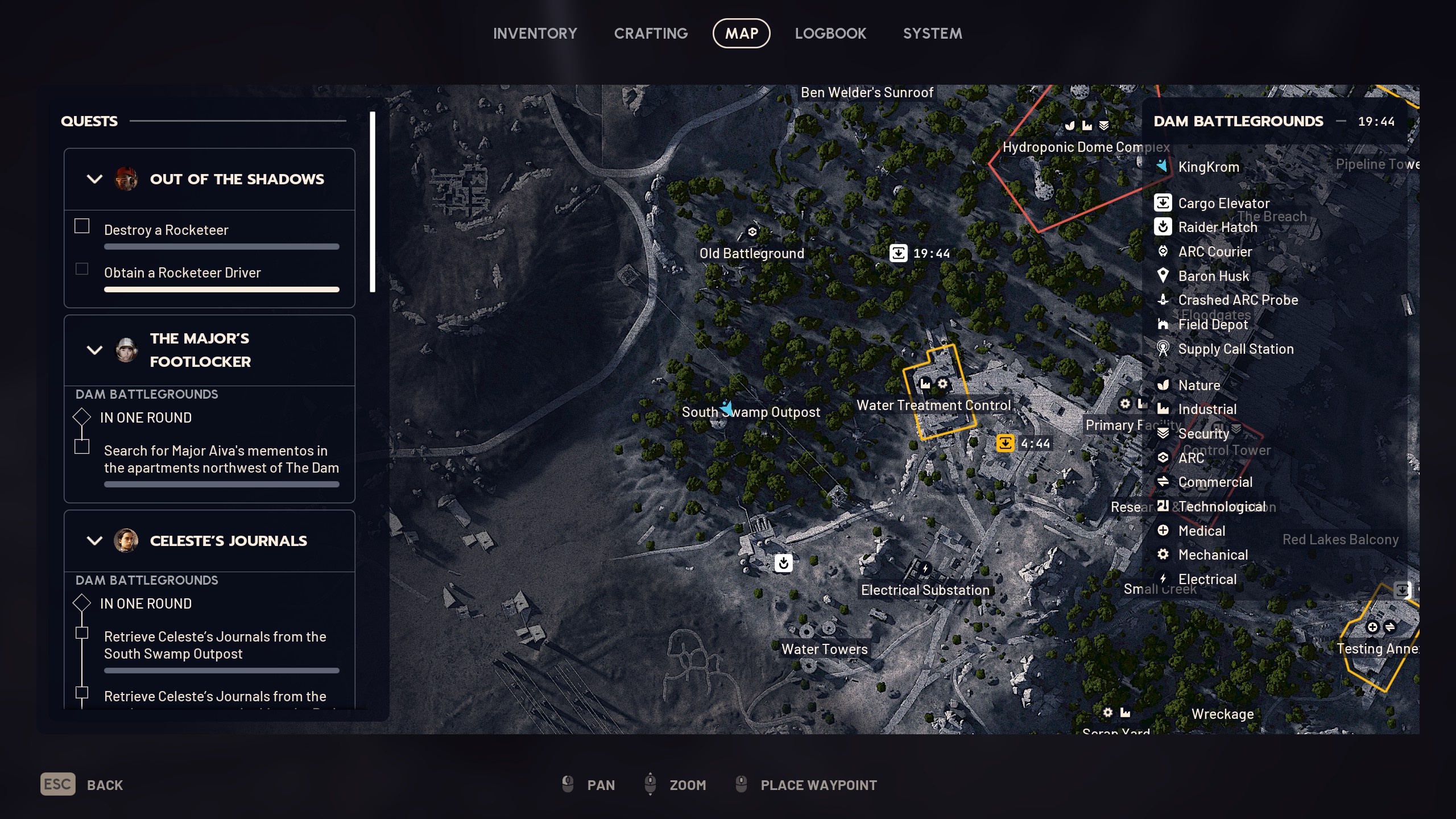Select the Raider Hatch marker near Water Towers
The width and height of the screenshot is (1456, 819).
click(784, 564)
